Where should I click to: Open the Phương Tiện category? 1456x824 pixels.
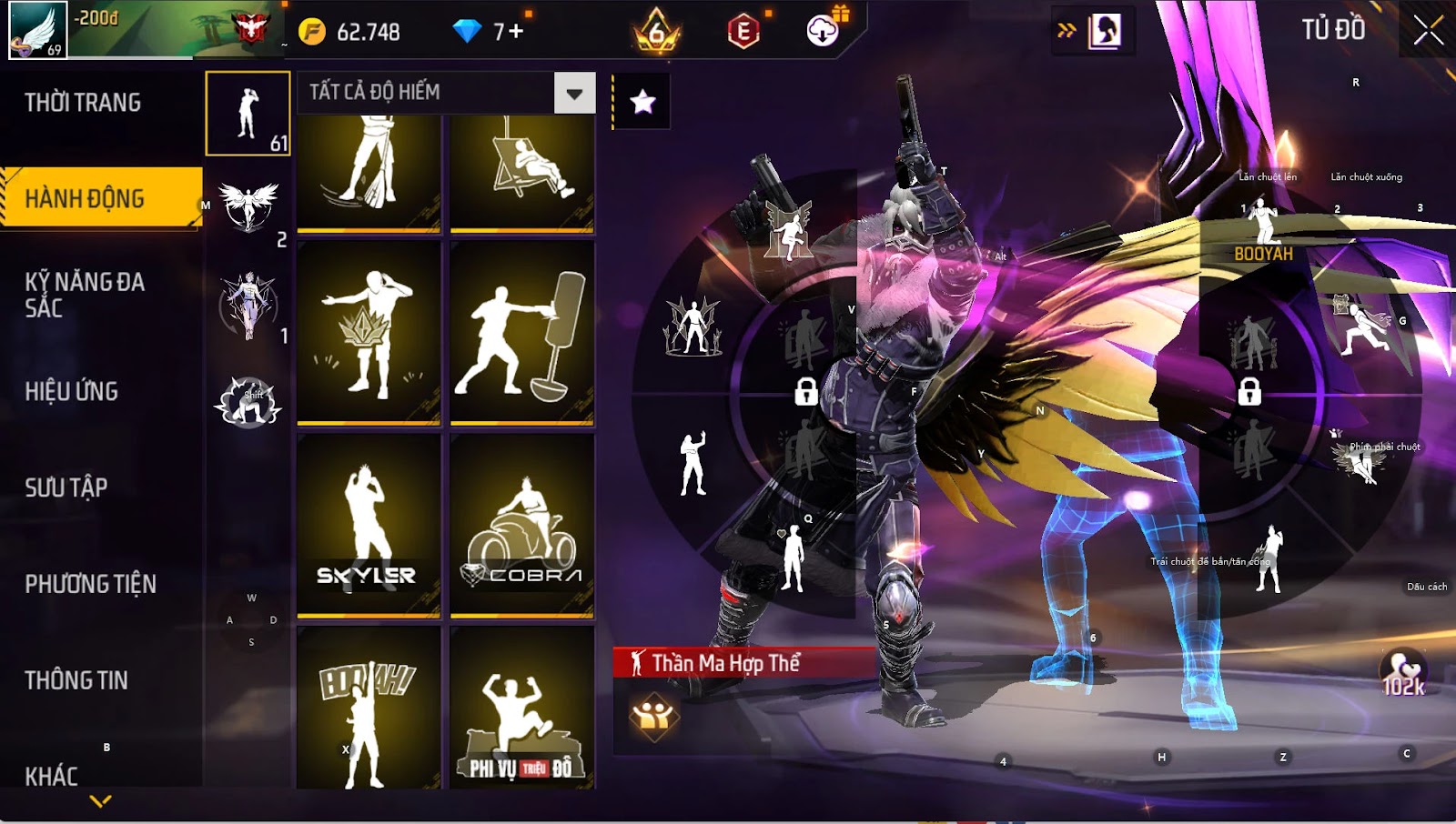tap(90, 584)
